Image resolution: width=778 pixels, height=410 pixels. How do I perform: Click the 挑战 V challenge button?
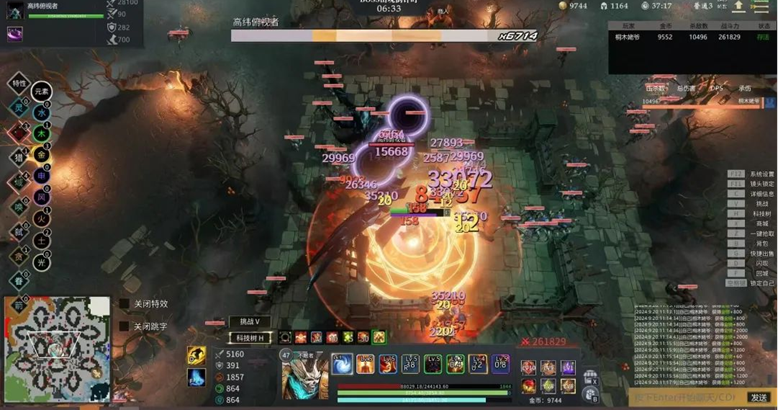coord(249,322)
